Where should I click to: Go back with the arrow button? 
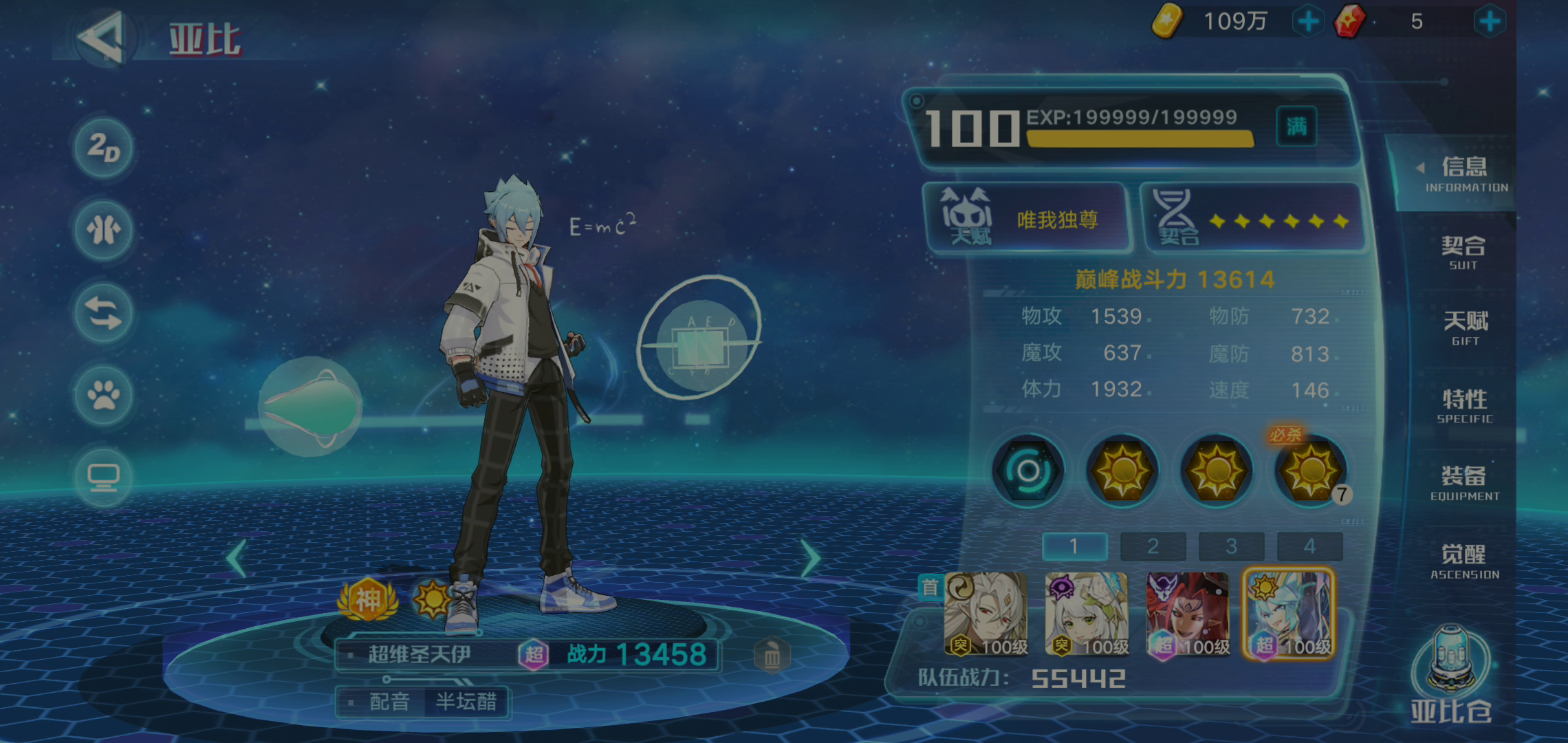(x=102, y=38)
